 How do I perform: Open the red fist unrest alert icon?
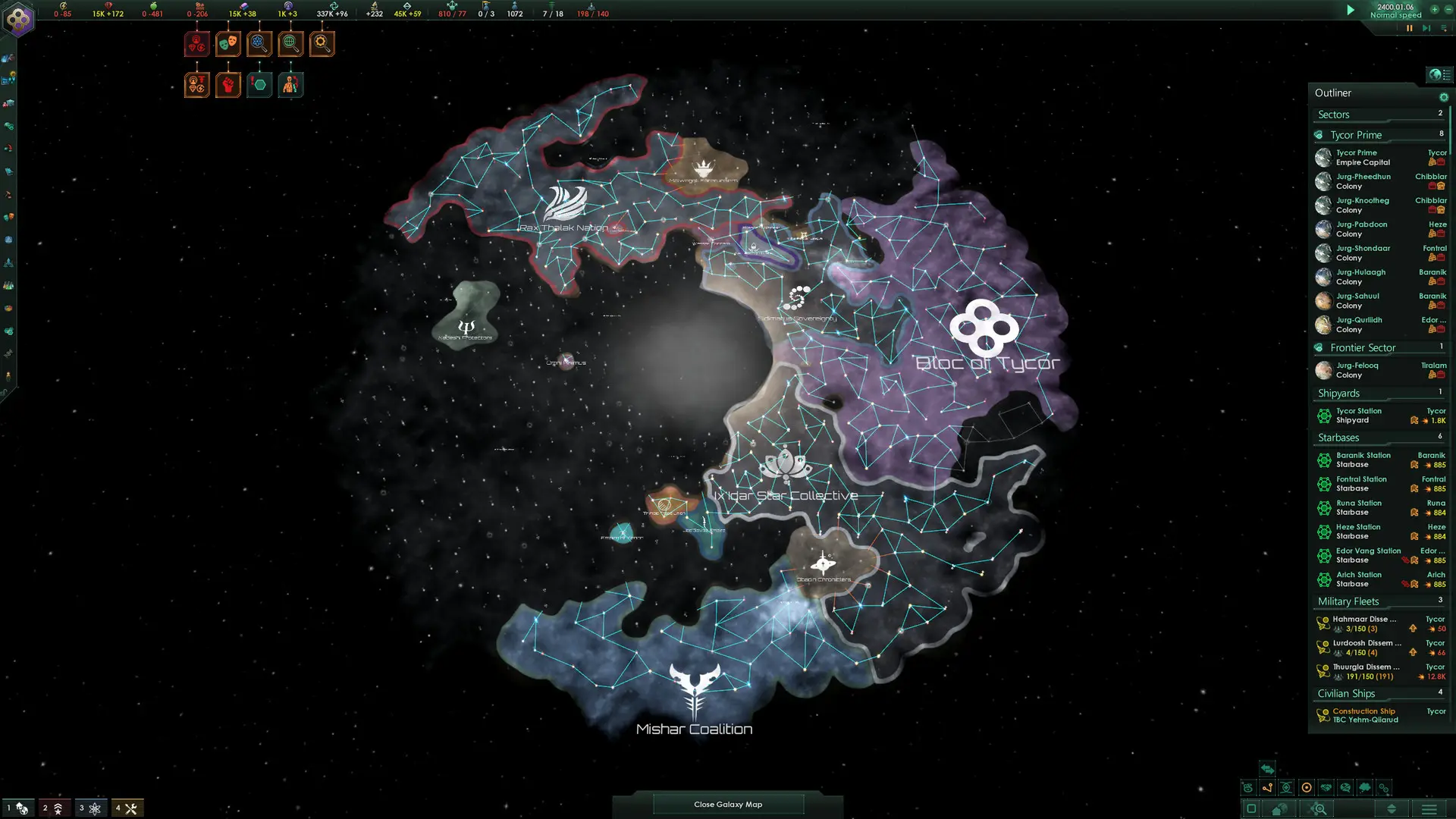coord(228,84)
